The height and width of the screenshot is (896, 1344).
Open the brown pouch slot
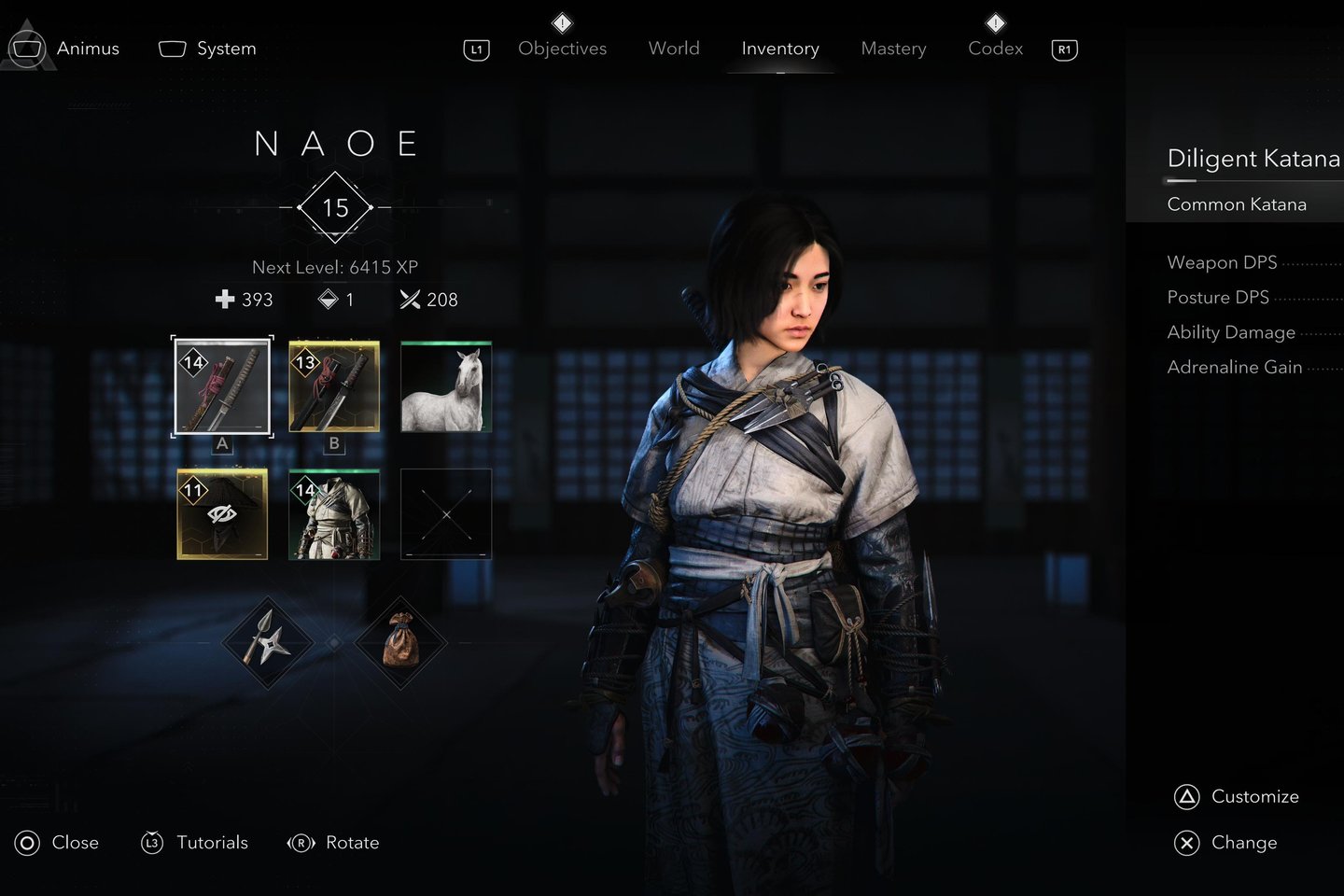tap(401, 643)
